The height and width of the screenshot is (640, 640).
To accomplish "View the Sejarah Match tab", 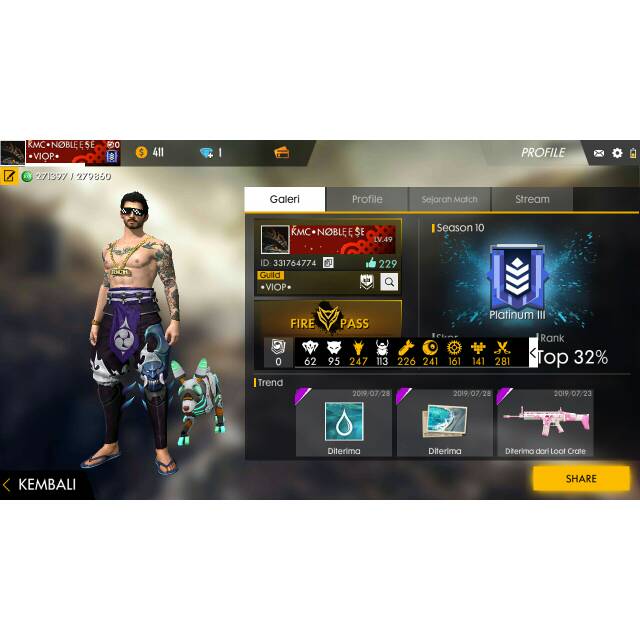I will [449, 199].
